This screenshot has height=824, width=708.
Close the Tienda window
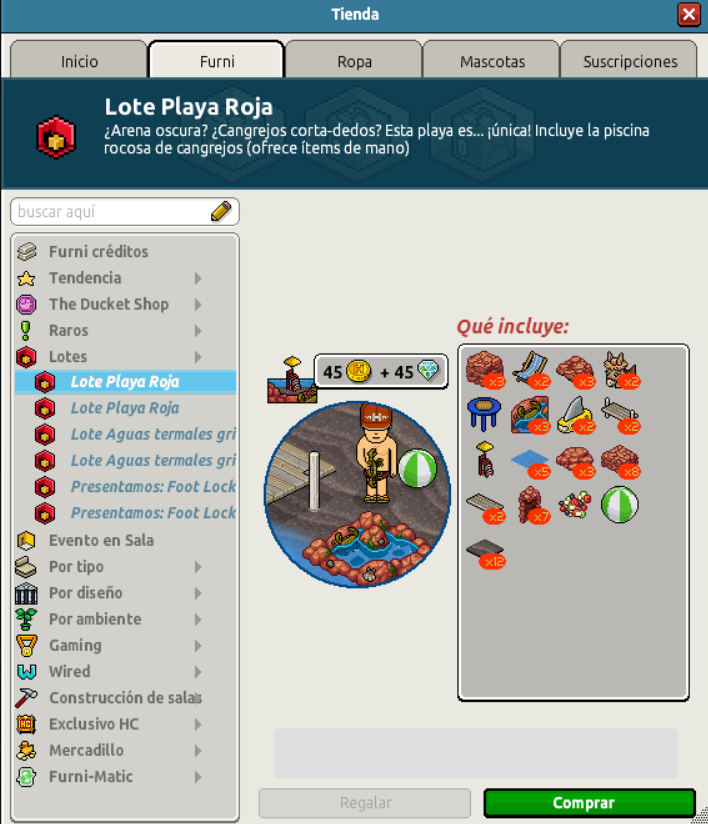pos(688,15)
